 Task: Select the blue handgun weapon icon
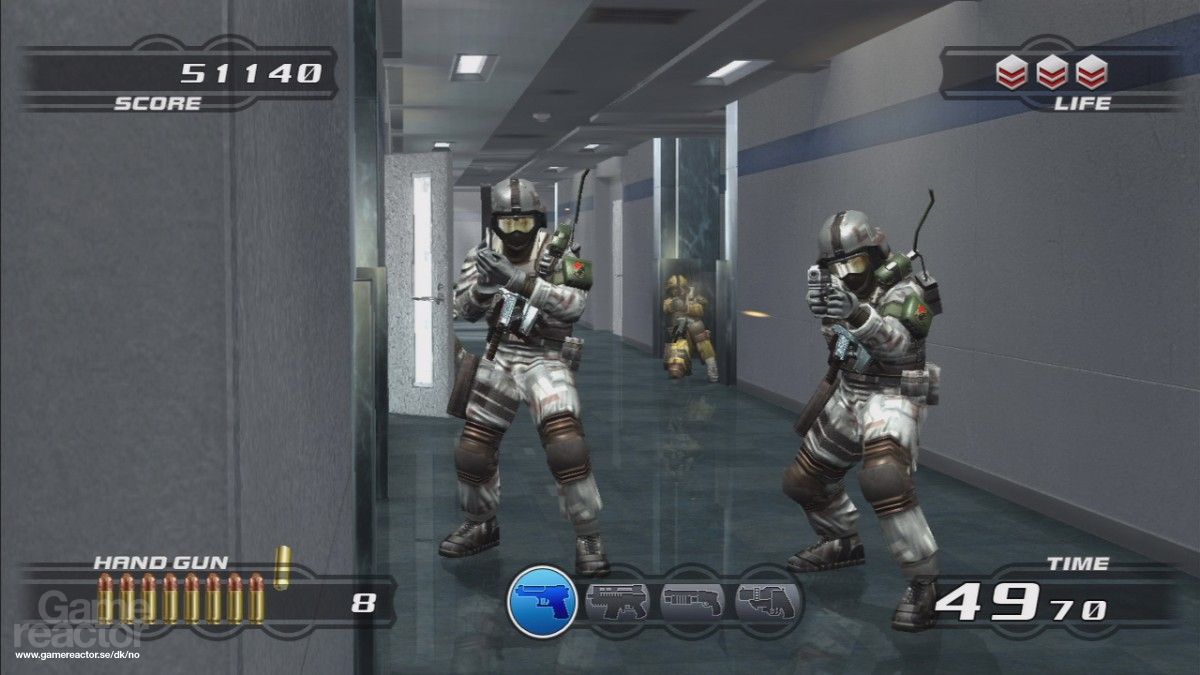pos(541,601)
